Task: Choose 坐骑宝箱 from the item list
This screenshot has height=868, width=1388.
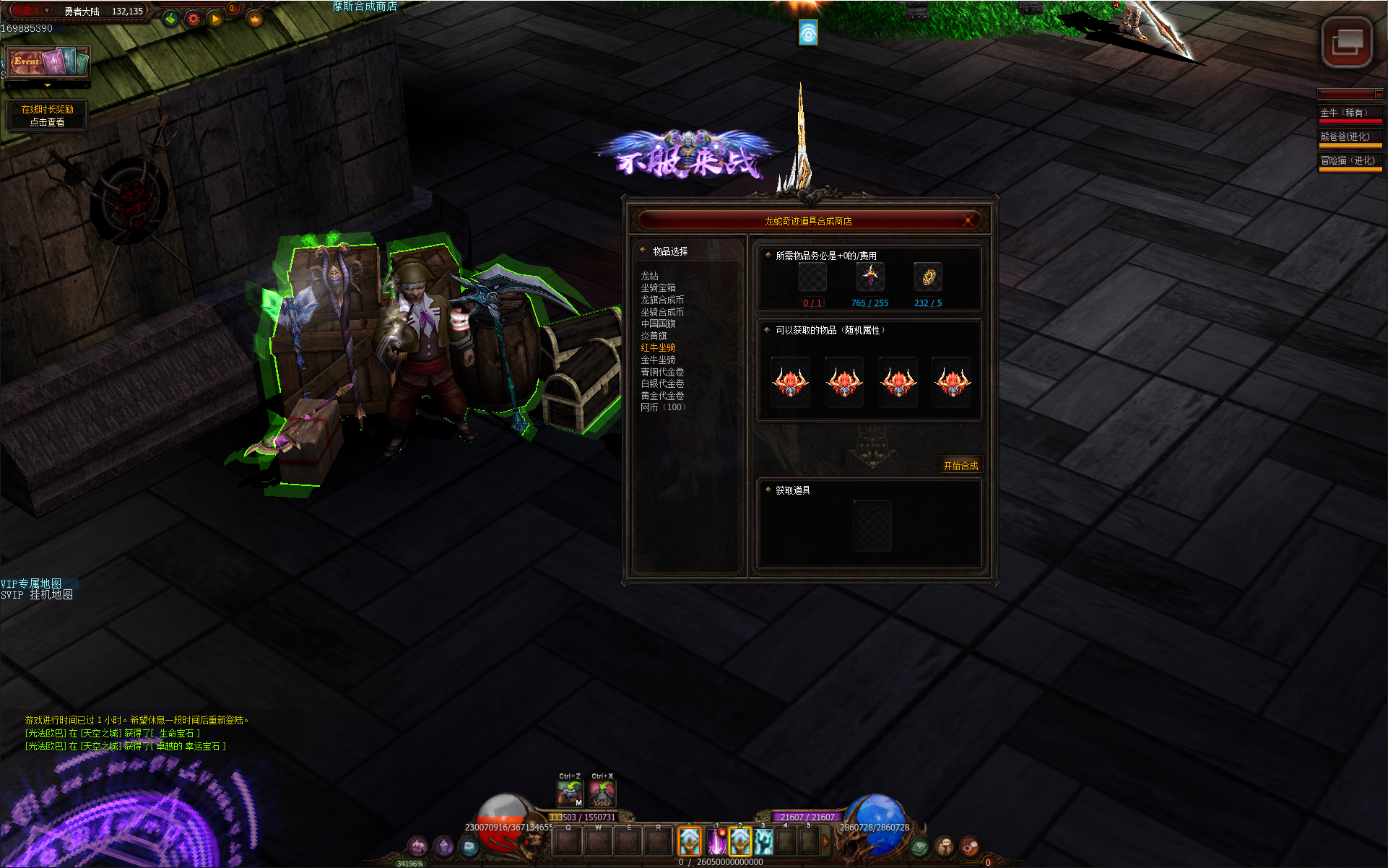Action: tap(658, 287)
